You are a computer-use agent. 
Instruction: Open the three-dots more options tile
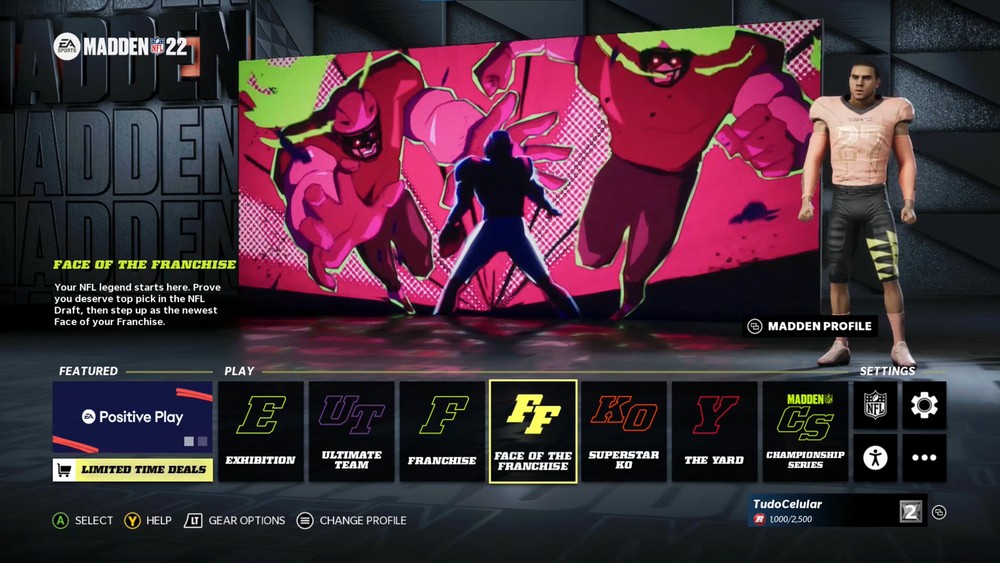point(924,457)
